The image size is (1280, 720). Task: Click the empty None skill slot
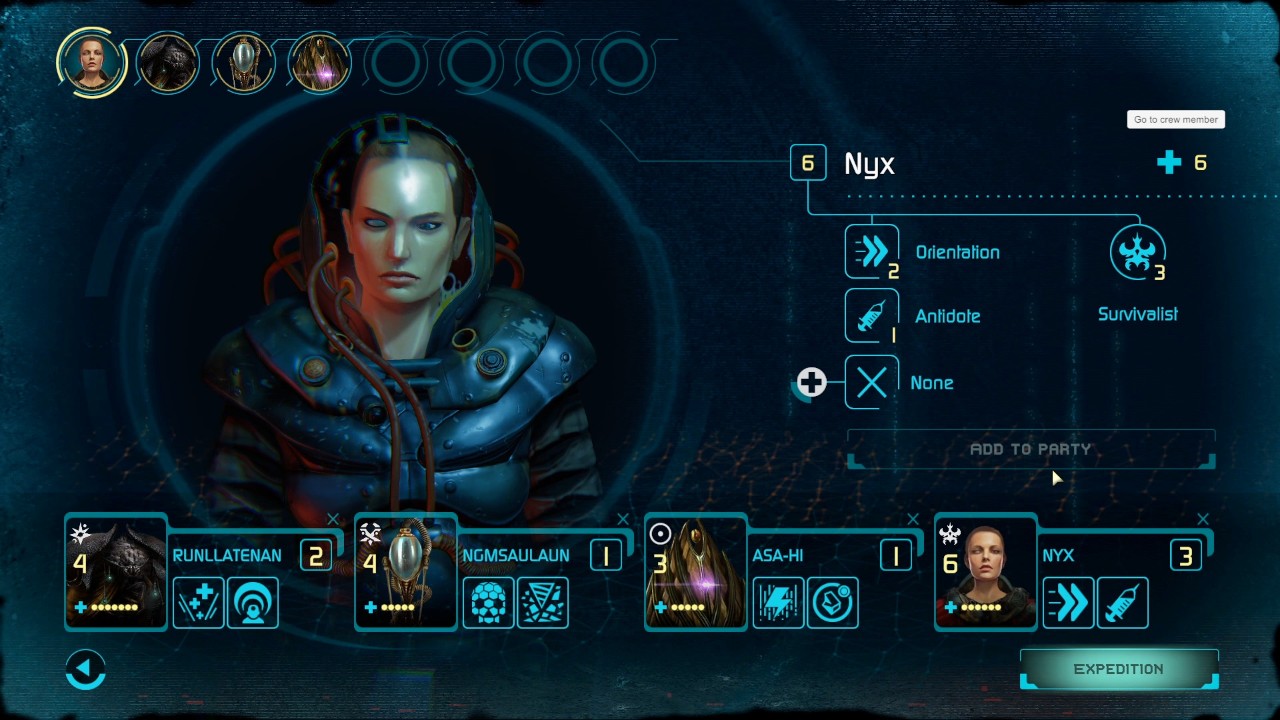(871, 382)
